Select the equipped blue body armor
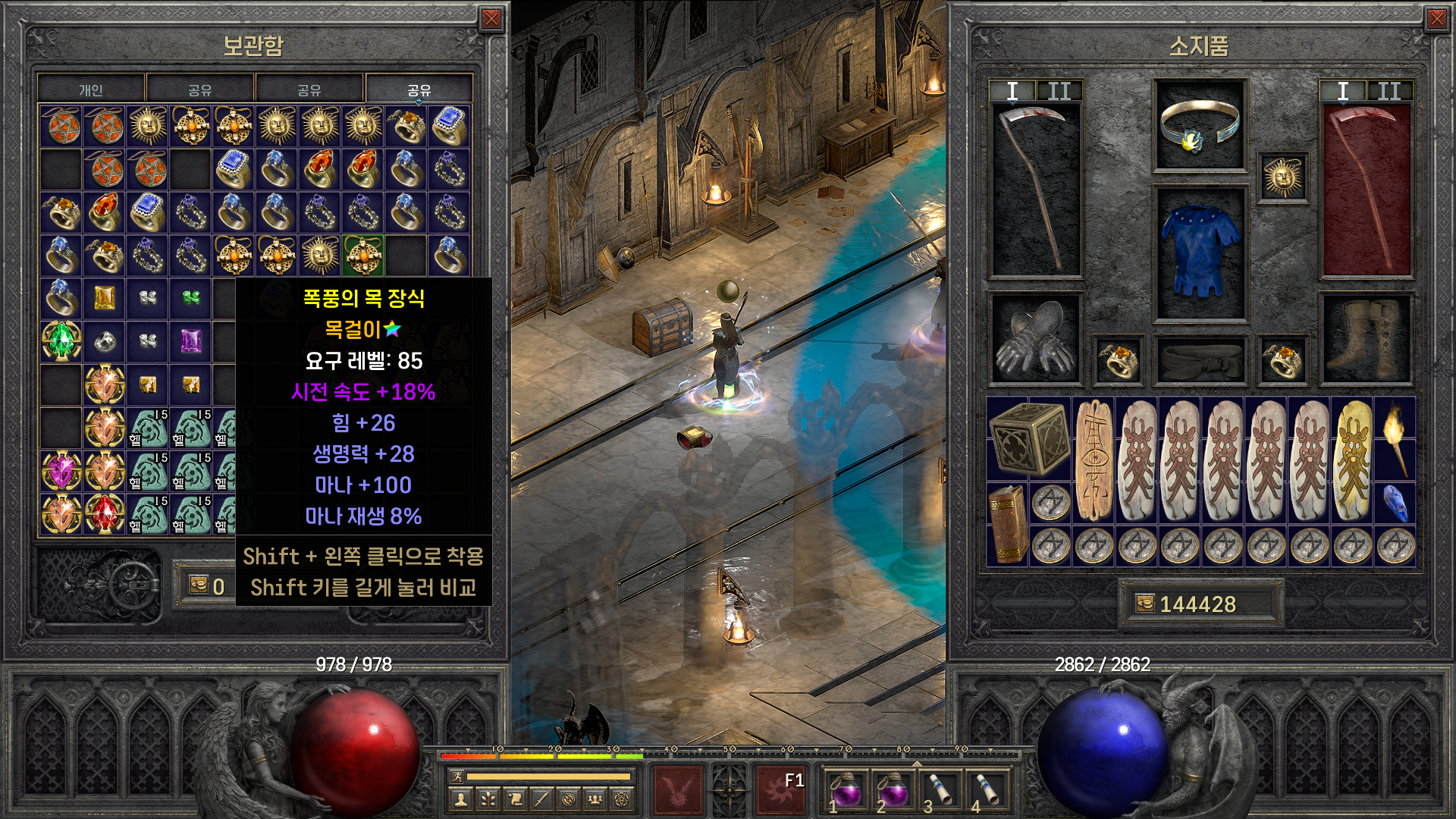 point(1200,253)
